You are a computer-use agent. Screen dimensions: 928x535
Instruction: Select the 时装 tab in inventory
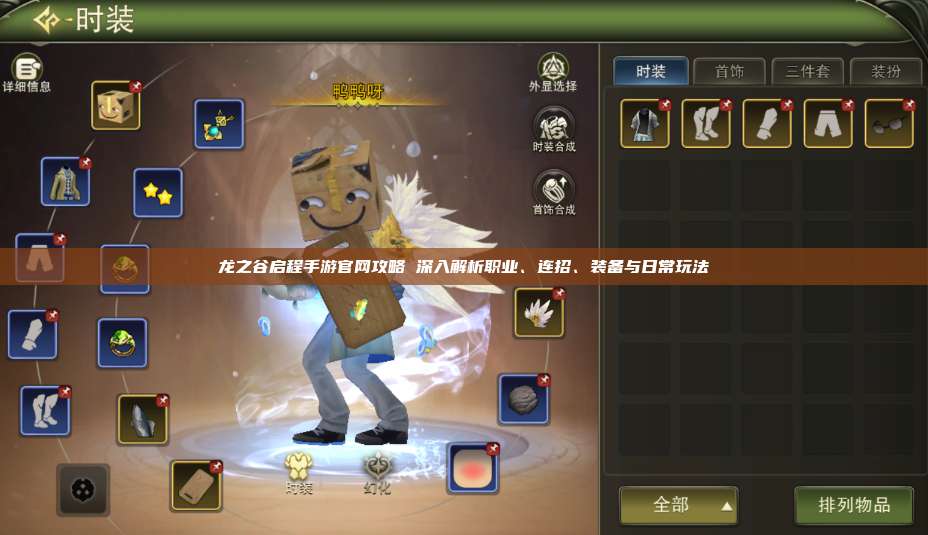[651, 71]
